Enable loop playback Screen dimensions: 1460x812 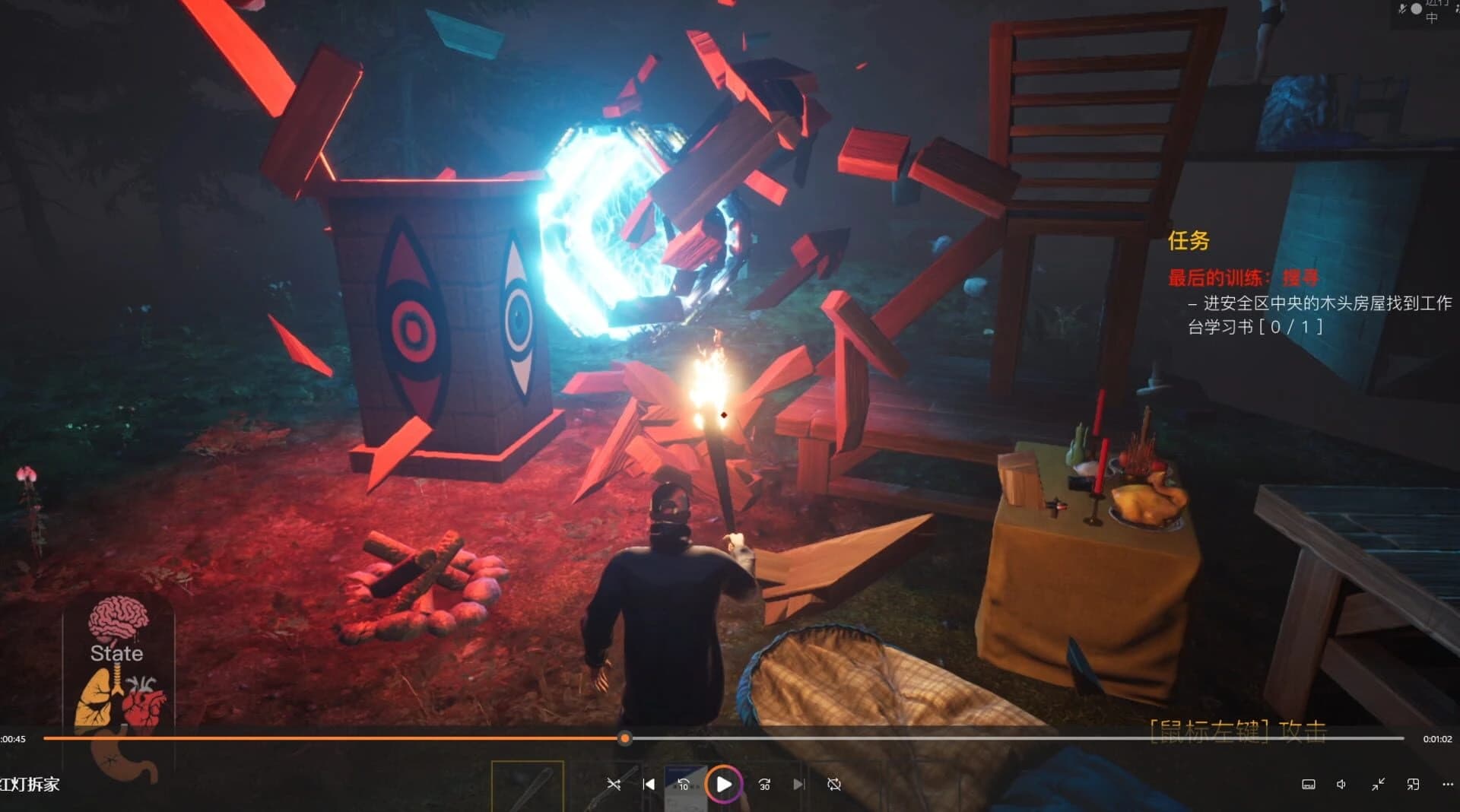[x=835, y=784]
